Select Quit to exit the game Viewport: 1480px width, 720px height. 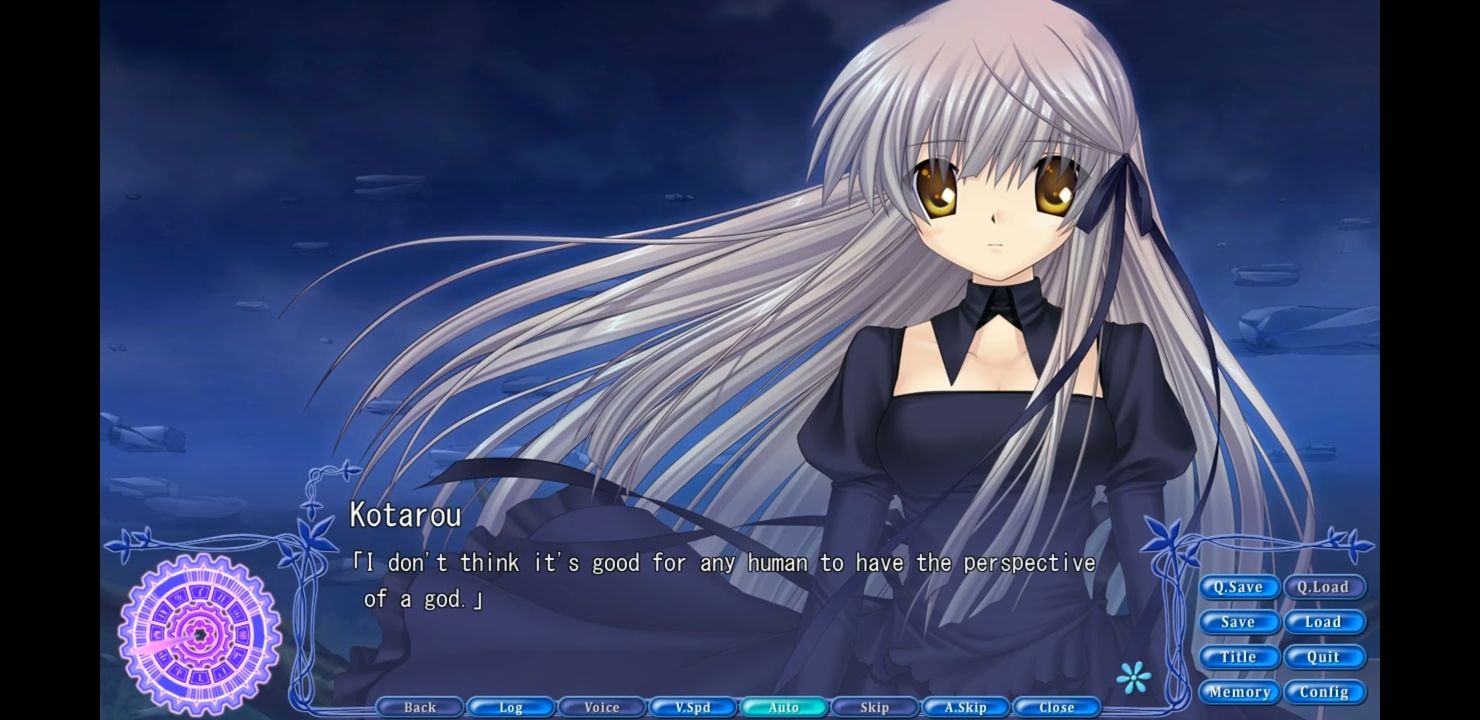(1326, 657)
